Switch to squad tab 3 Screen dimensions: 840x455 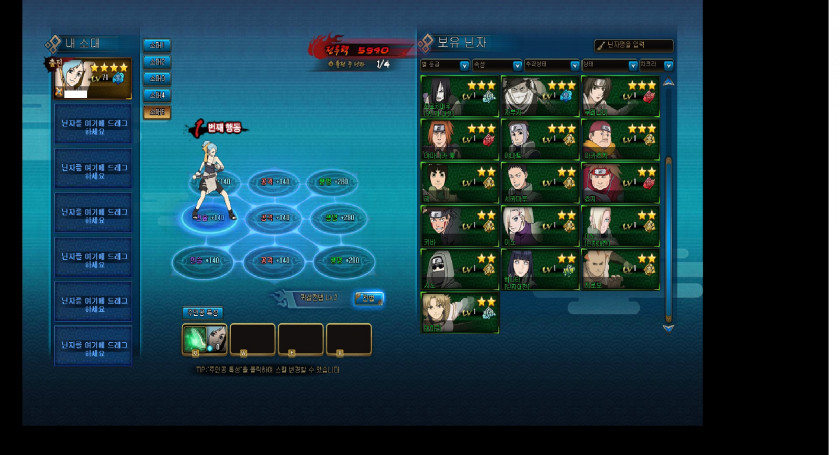tap(156, 78)
